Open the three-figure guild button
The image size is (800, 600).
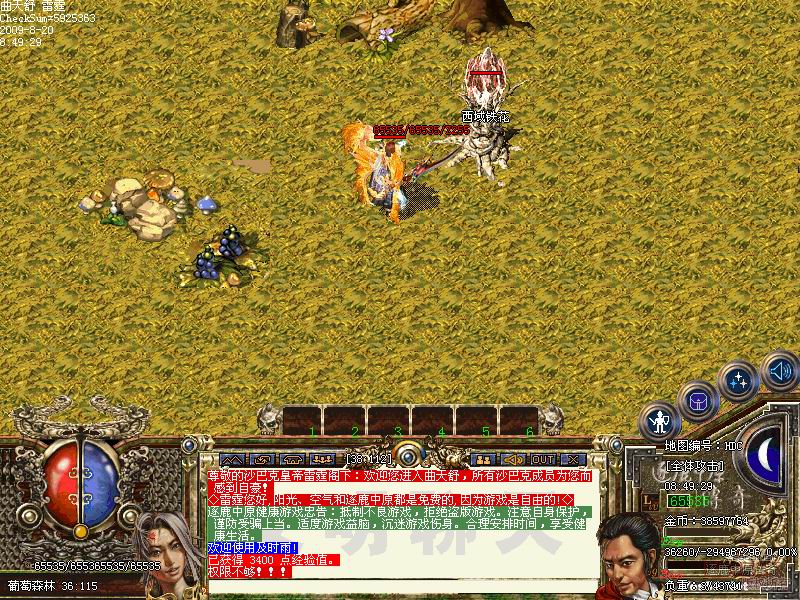tap(321, 460)
